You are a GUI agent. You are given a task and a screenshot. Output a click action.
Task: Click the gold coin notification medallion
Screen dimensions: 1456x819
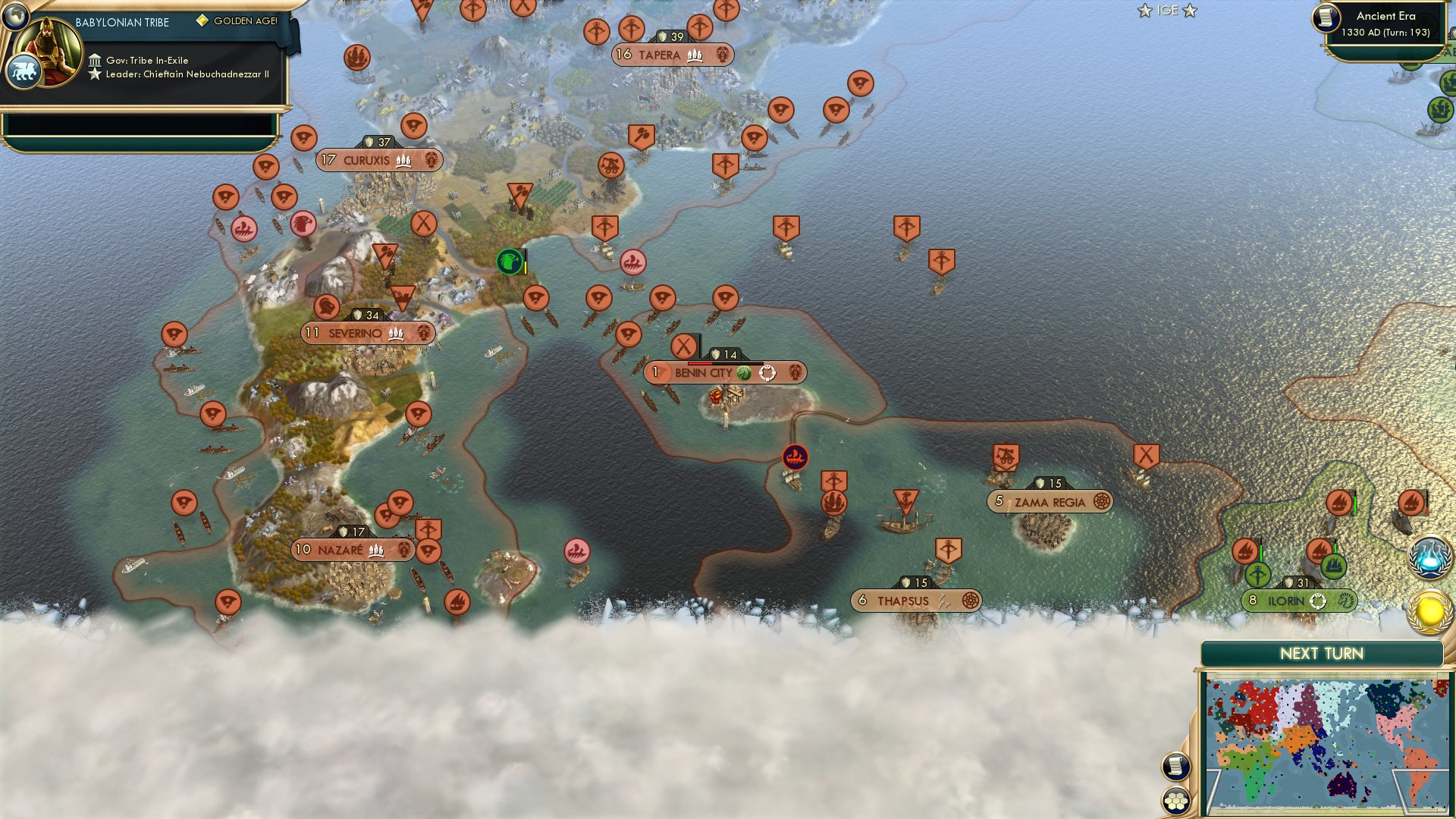click(1432, 612)
